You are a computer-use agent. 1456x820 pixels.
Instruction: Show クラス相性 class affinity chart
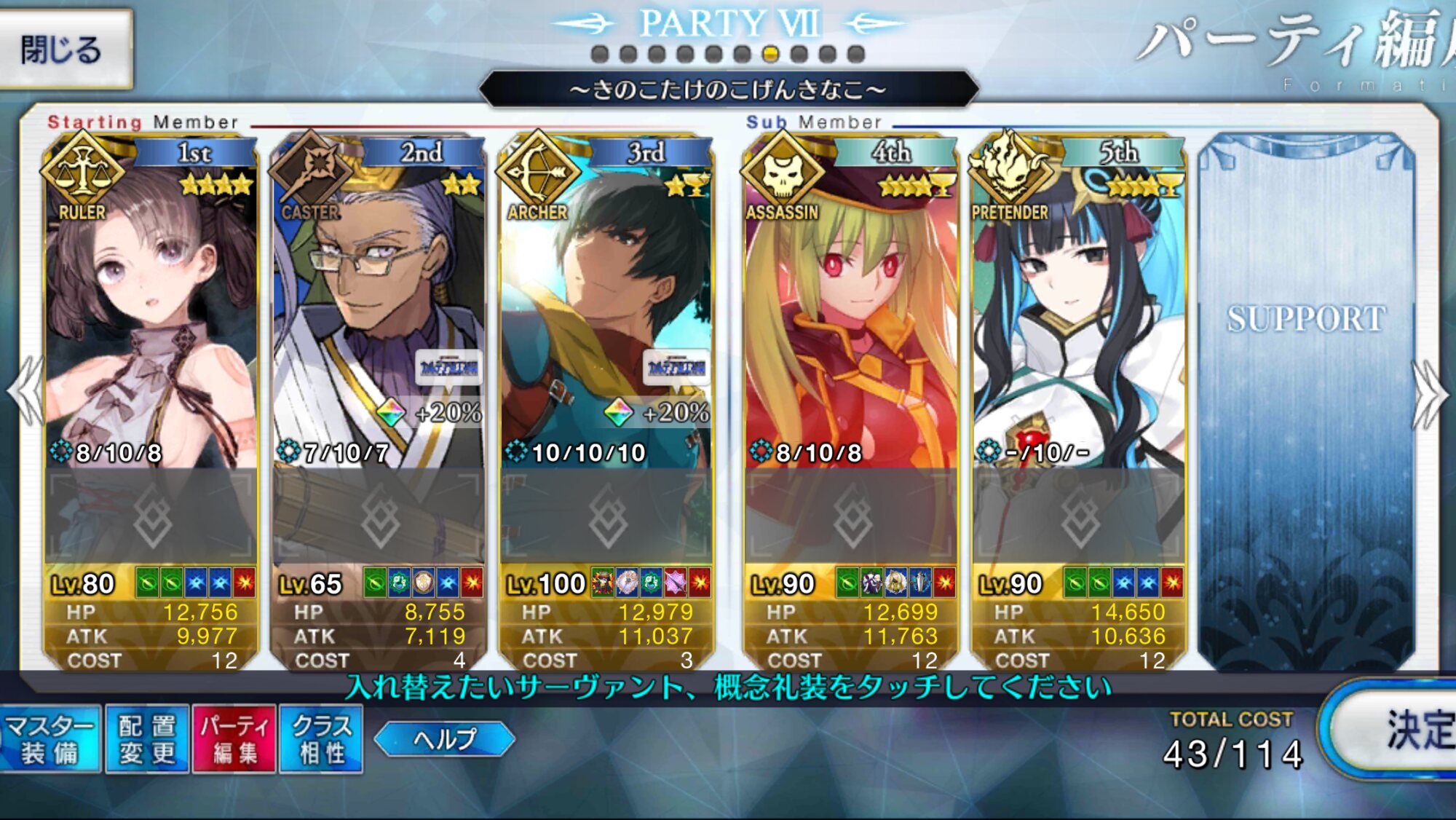point(321,739)
